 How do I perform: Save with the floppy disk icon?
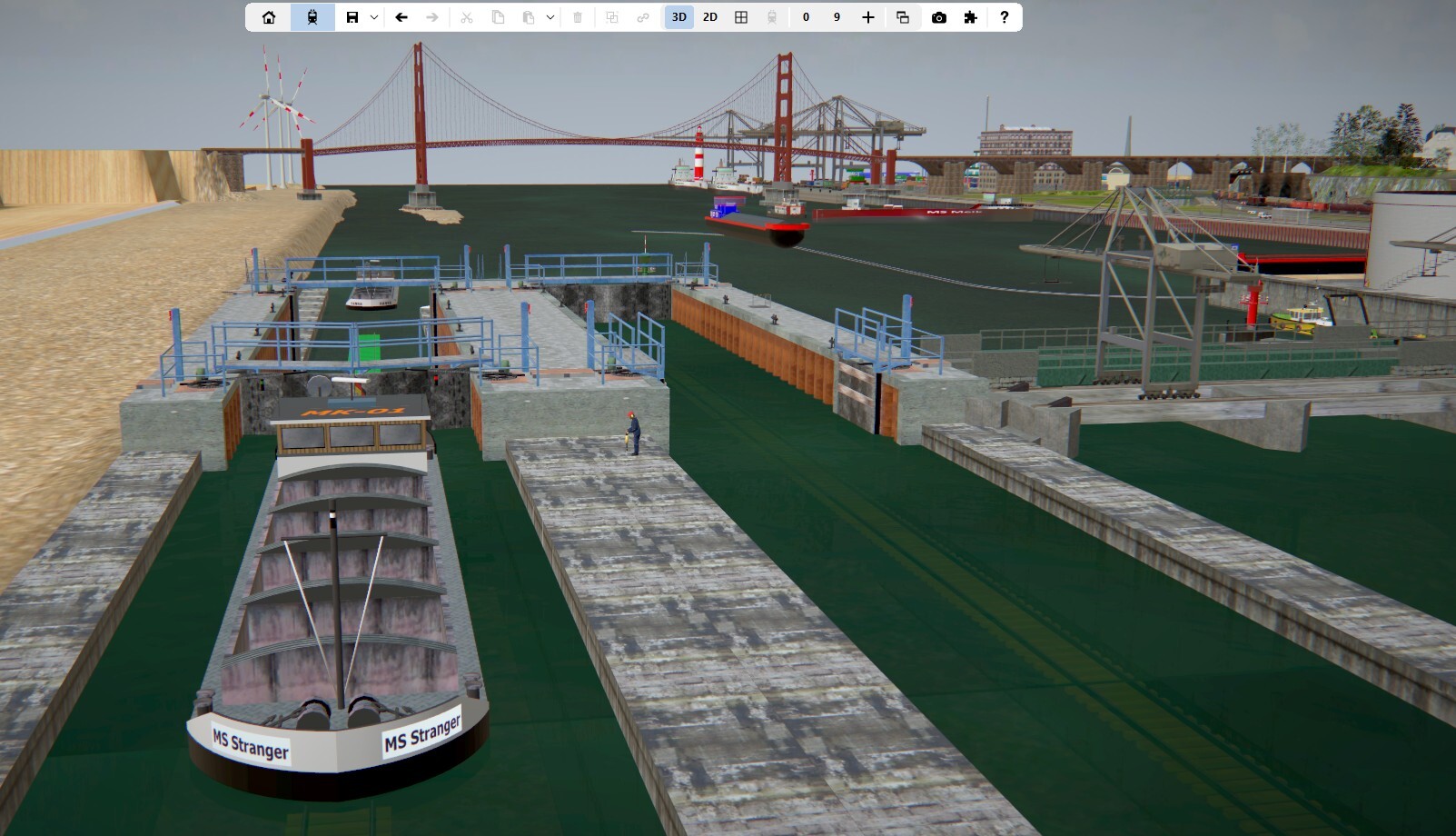click(x=352, y=17)
